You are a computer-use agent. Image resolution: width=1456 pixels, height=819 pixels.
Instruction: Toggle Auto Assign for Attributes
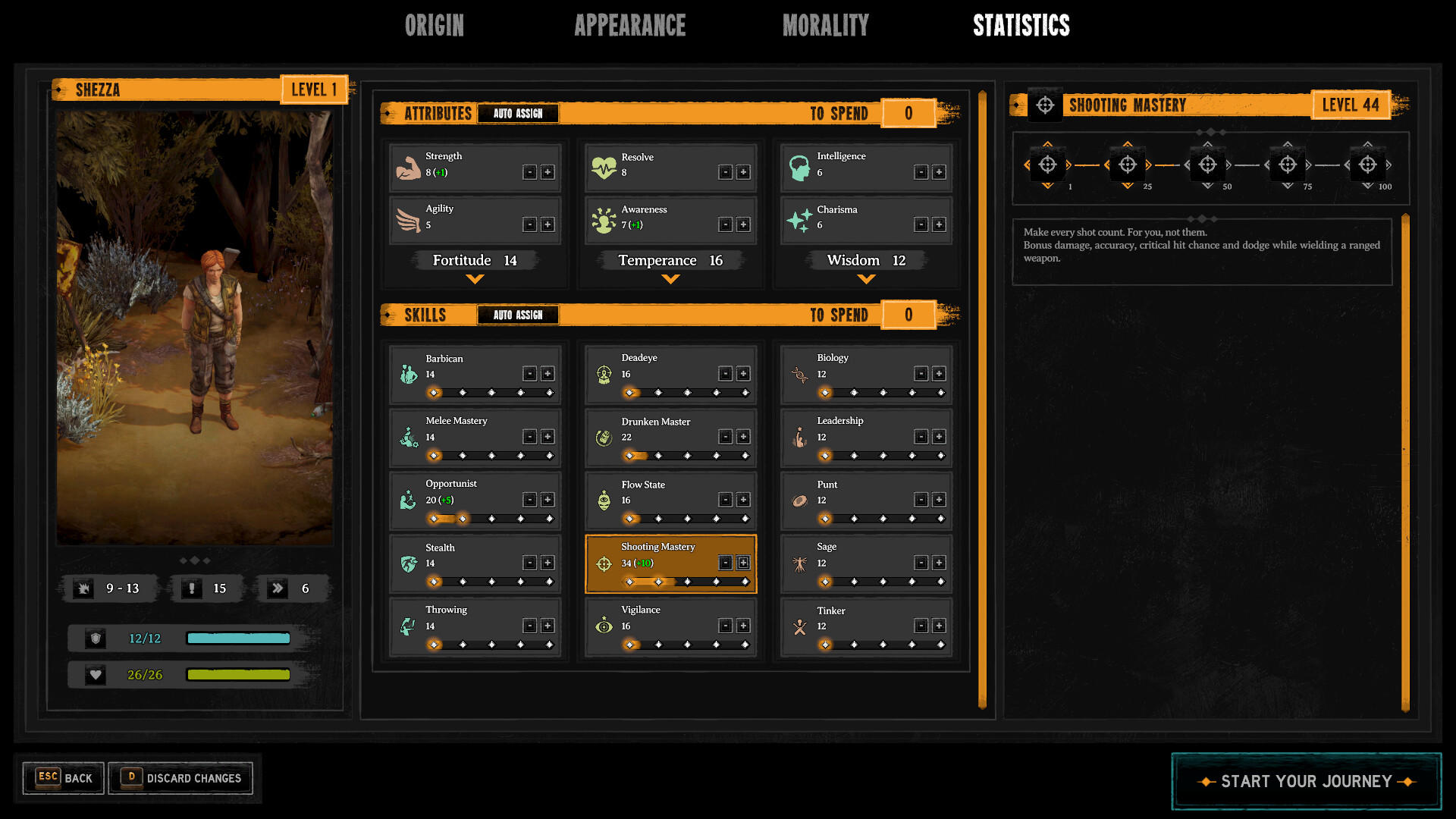(x=518, y=113)
